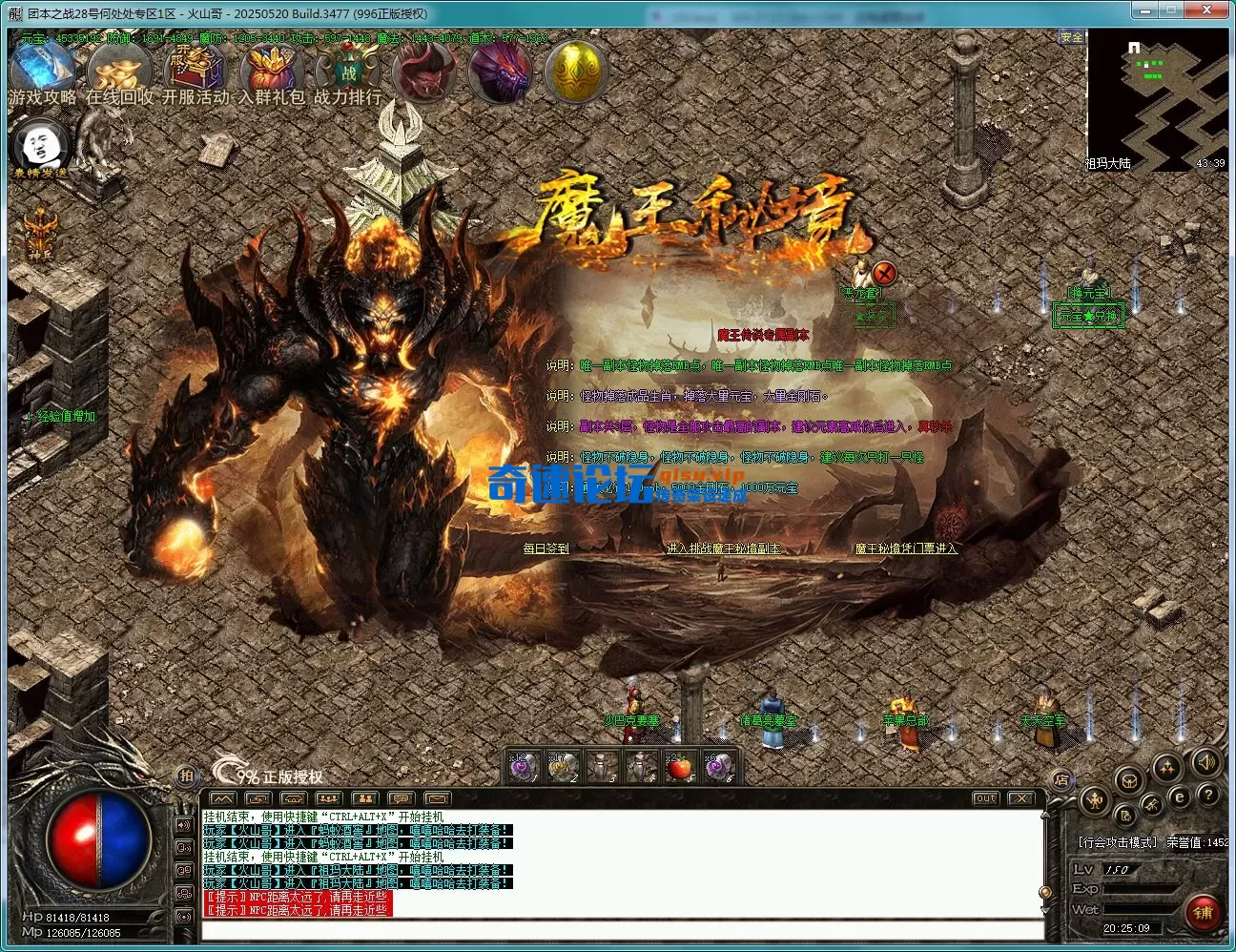
Task: Click the 袁帅发堡 avatar under the toolbar
Action: pos(38,143)
